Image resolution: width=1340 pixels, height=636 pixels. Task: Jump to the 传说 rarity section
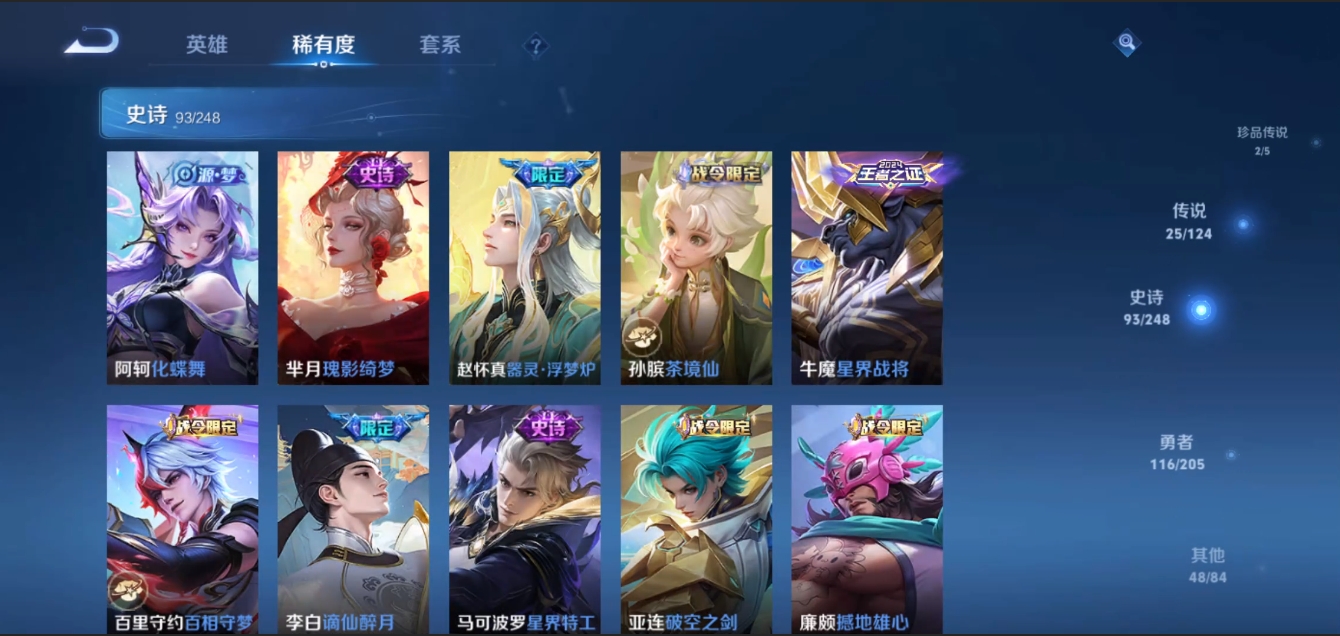(x=1190, y=221)
